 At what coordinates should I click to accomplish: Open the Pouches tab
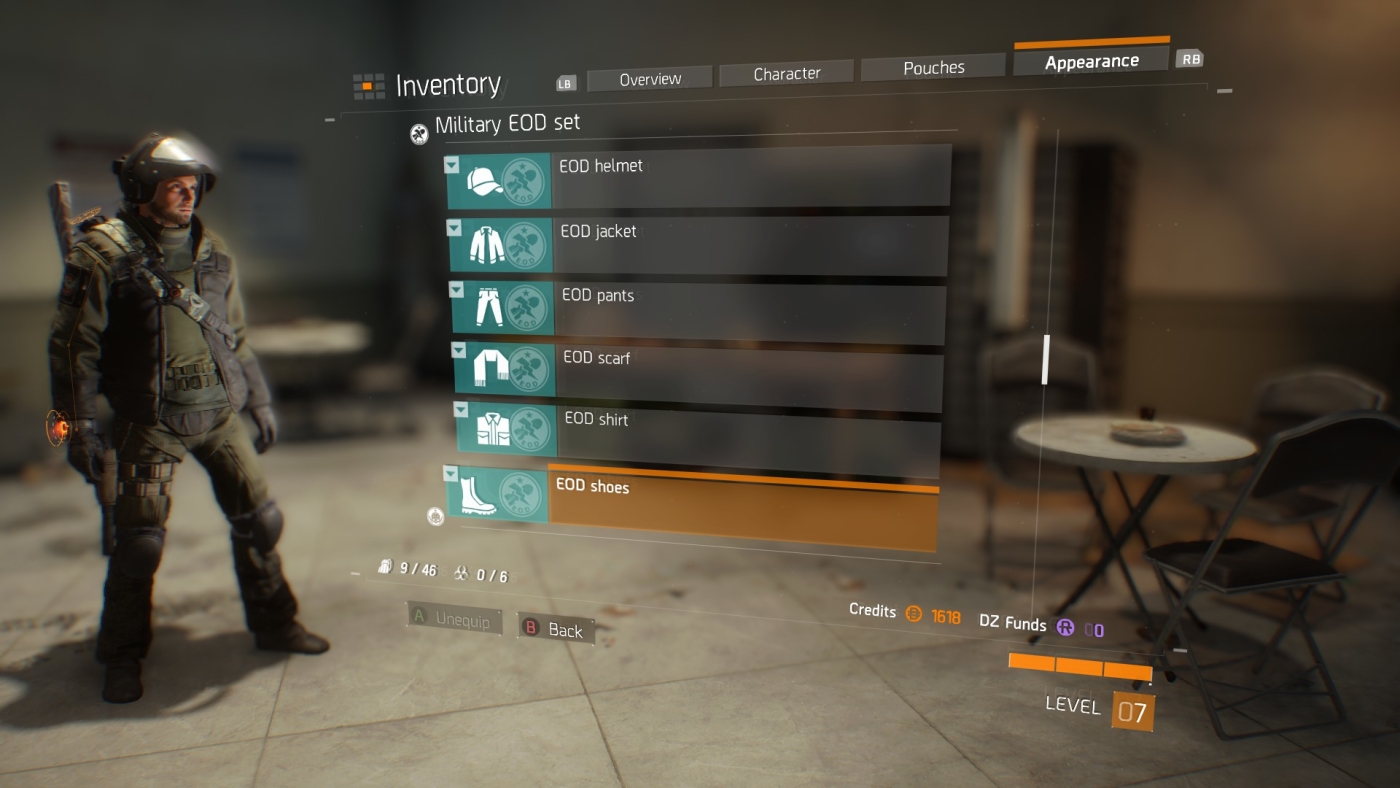932,66
